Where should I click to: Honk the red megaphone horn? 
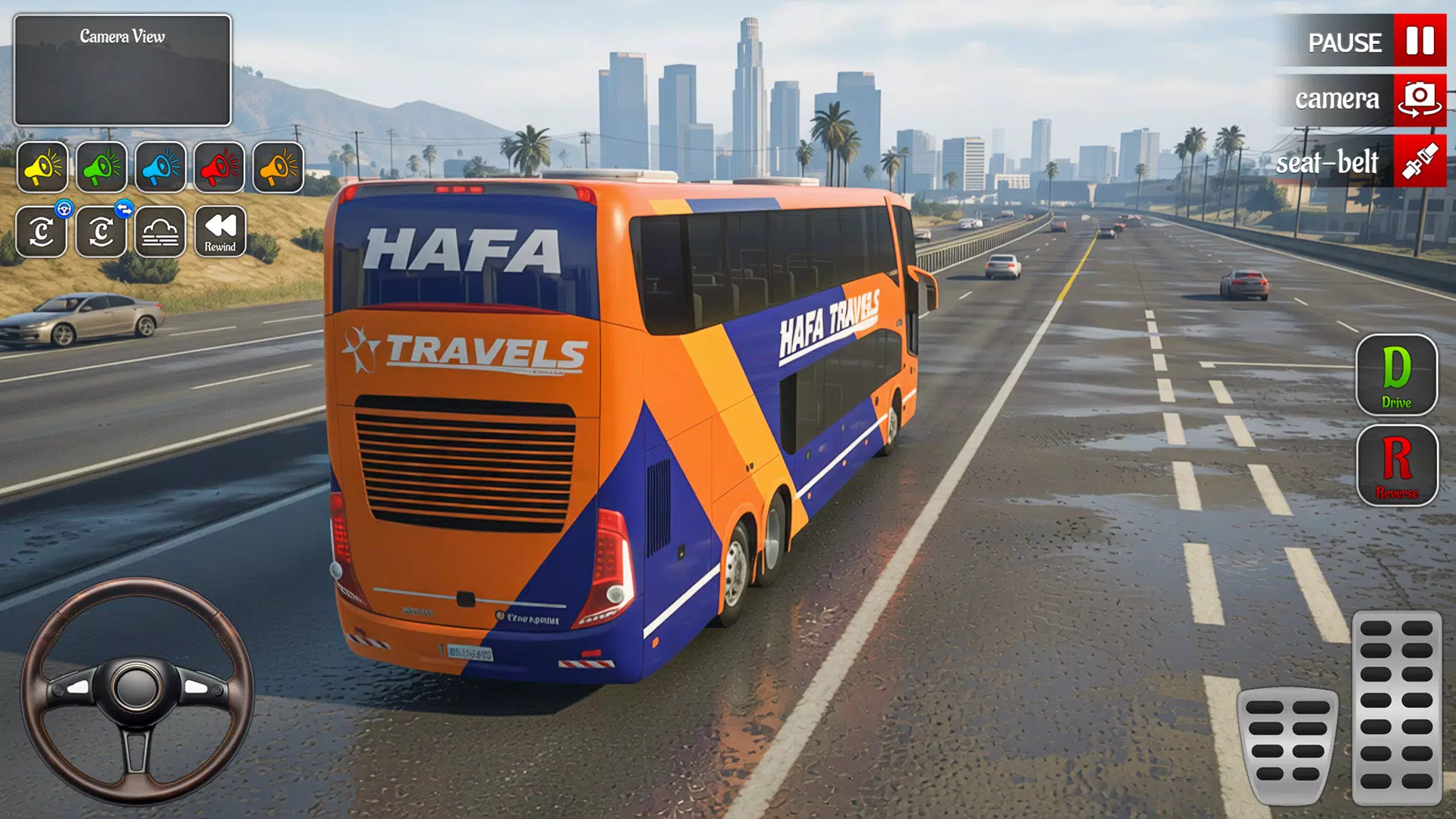click(220, 167)
